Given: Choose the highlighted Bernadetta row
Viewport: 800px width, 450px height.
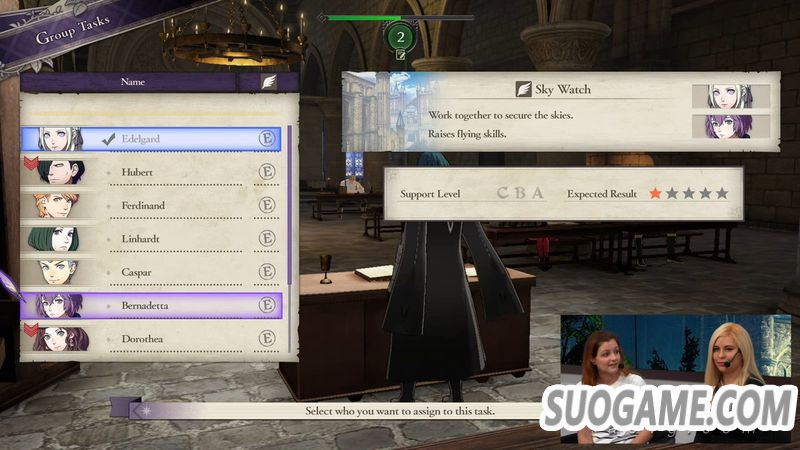Looking at the screenshot, I should click(x=152, y=305).
